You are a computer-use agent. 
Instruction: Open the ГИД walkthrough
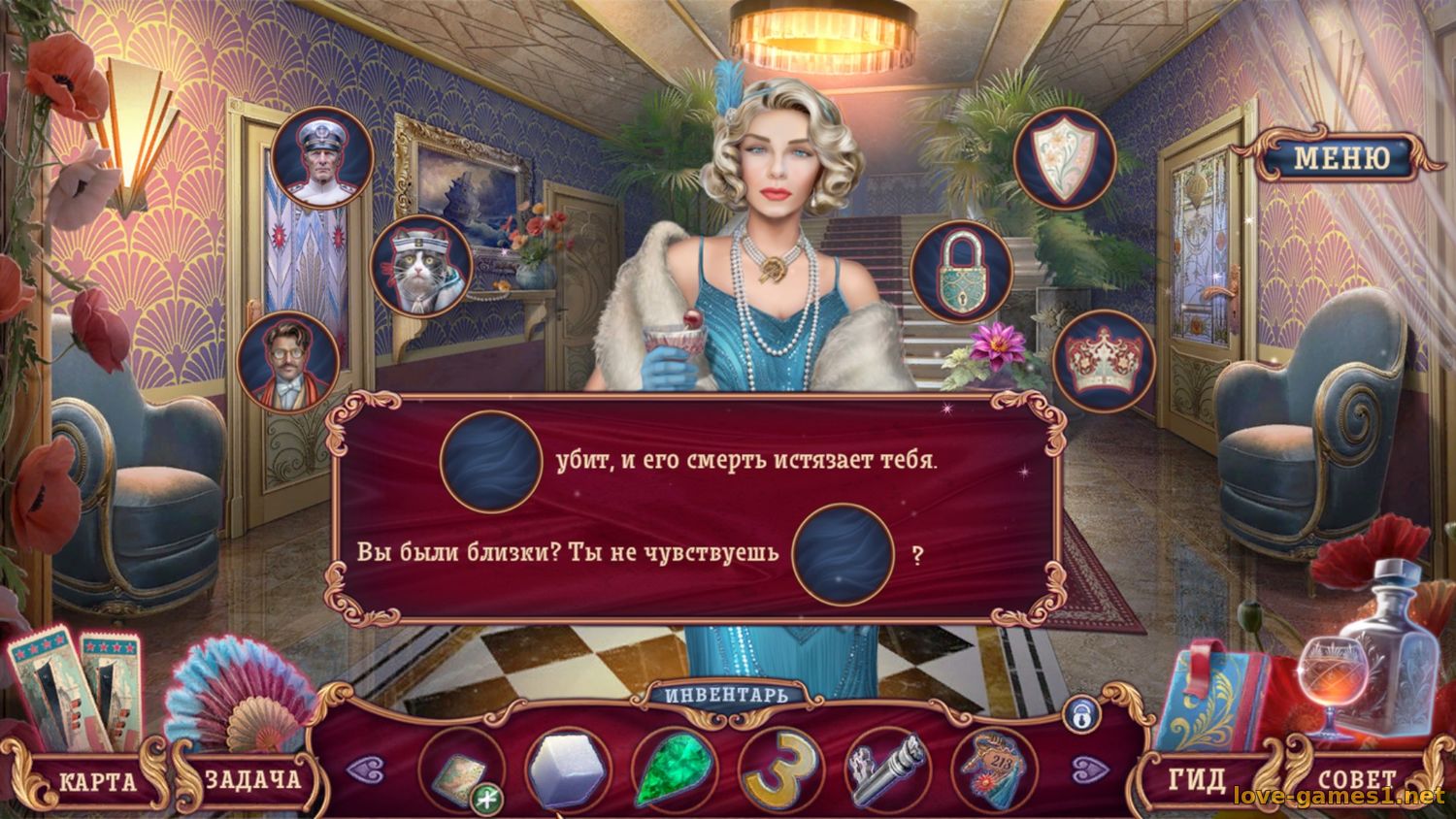pos(1196,779)
